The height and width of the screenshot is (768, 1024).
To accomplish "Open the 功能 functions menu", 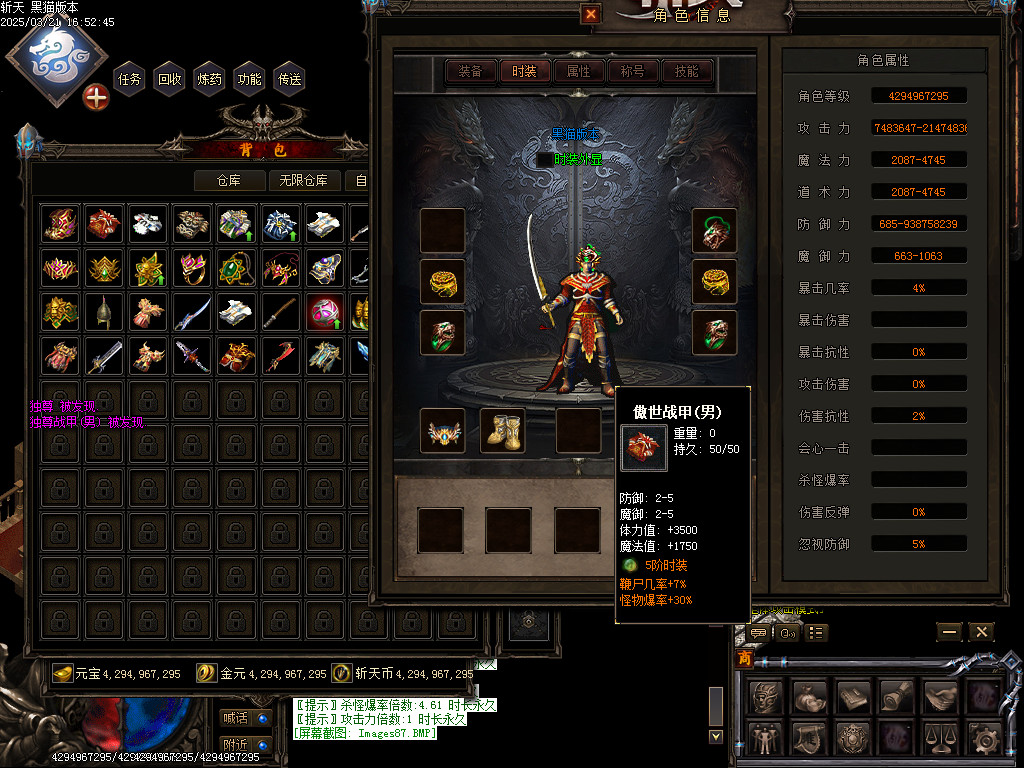I will 250,79.
